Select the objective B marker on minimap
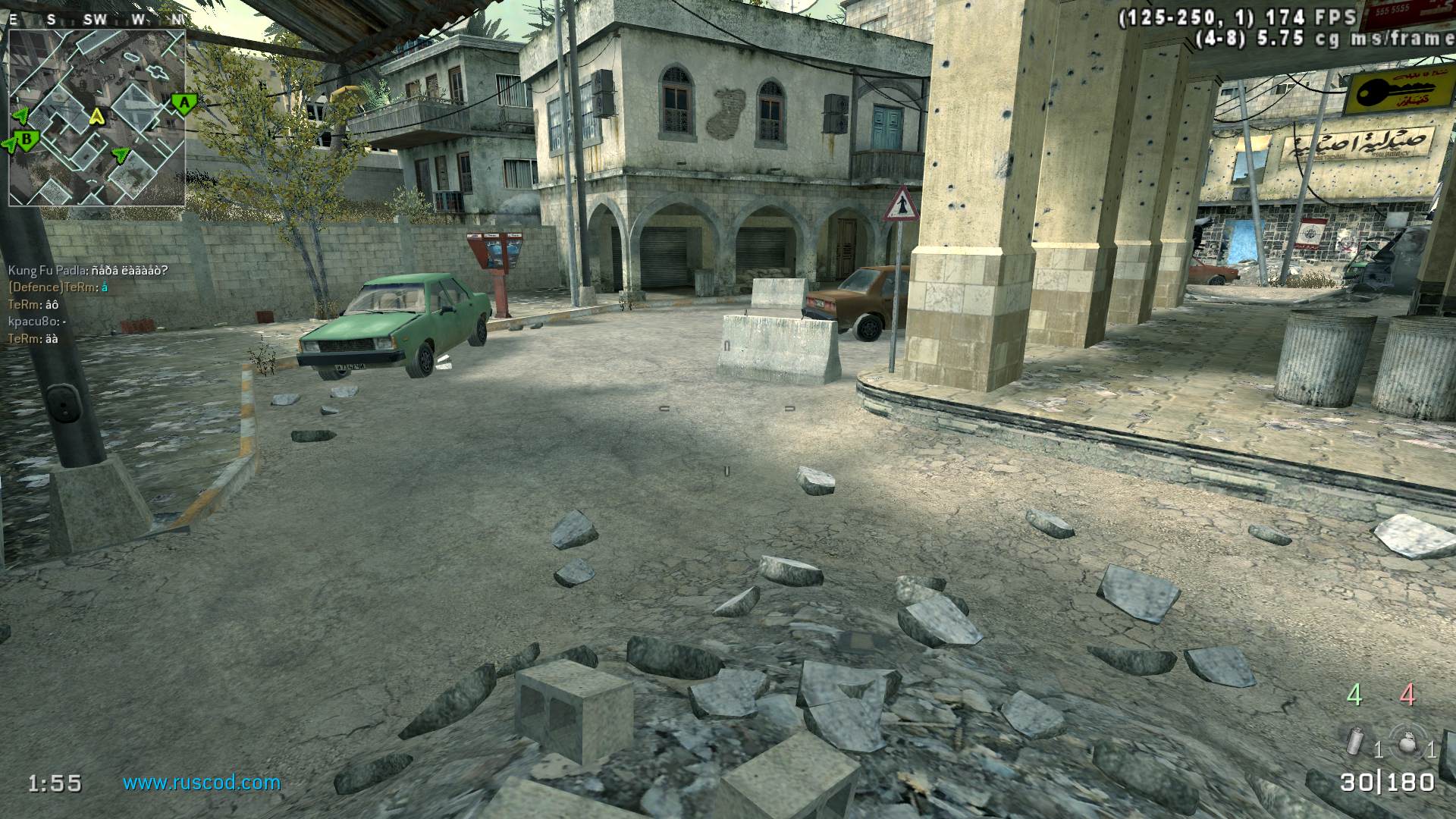The image size is (1456, 819). (27, 140)
